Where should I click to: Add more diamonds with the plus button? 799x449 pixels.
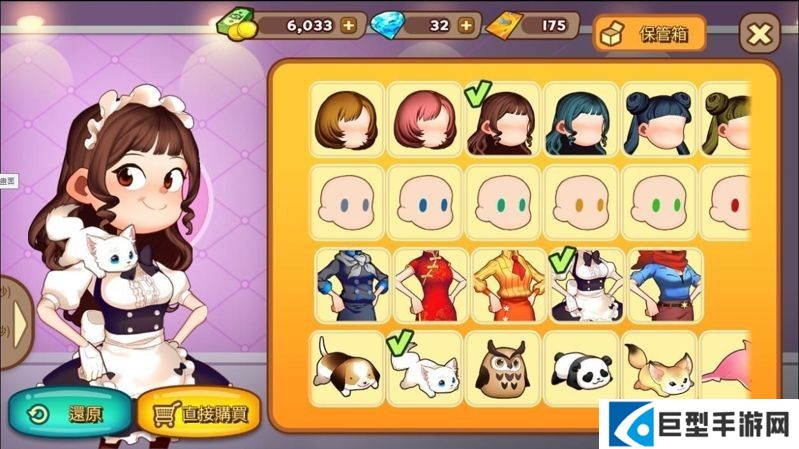pyautogui.click(x=465, y=27)
